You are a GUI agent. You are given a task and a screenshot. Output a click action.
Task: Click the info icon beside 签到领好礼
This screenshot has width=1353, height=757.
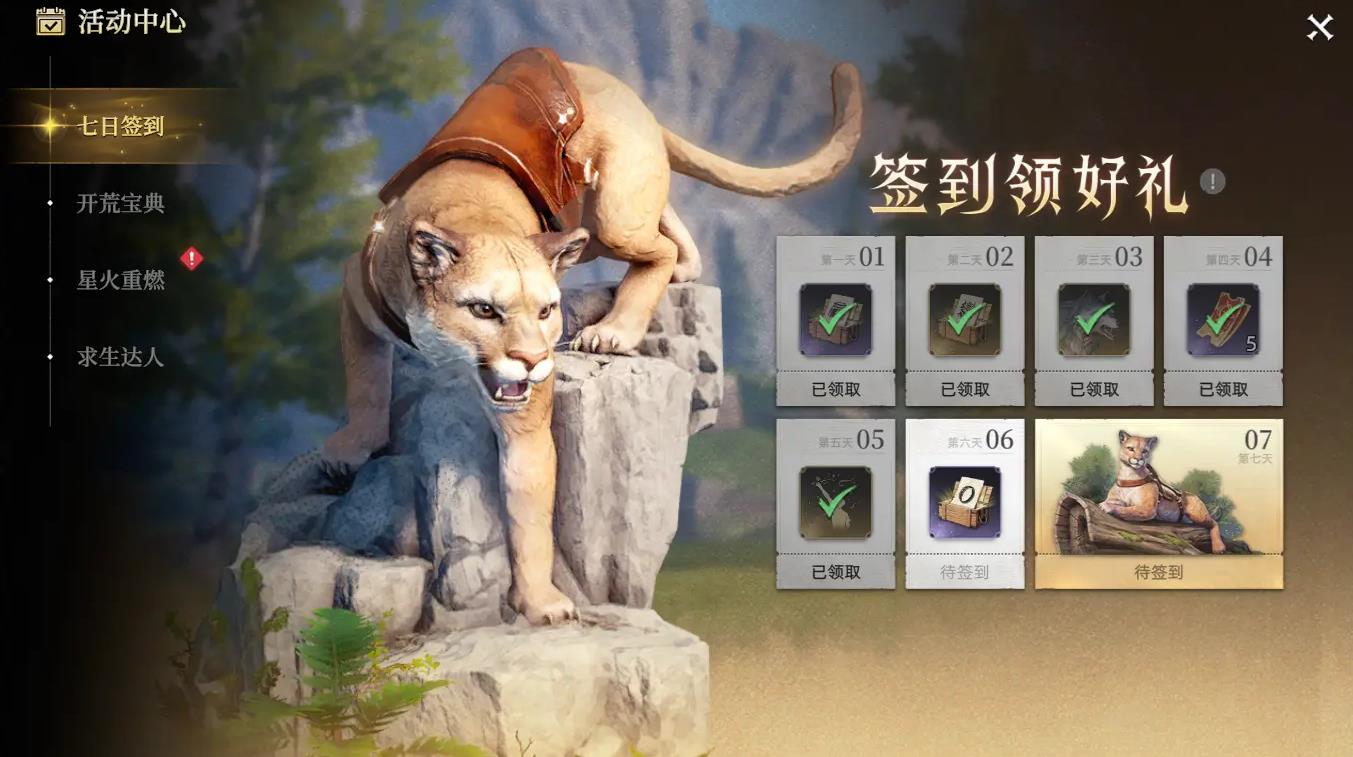pyautogui.click(x=1209, y=181)
